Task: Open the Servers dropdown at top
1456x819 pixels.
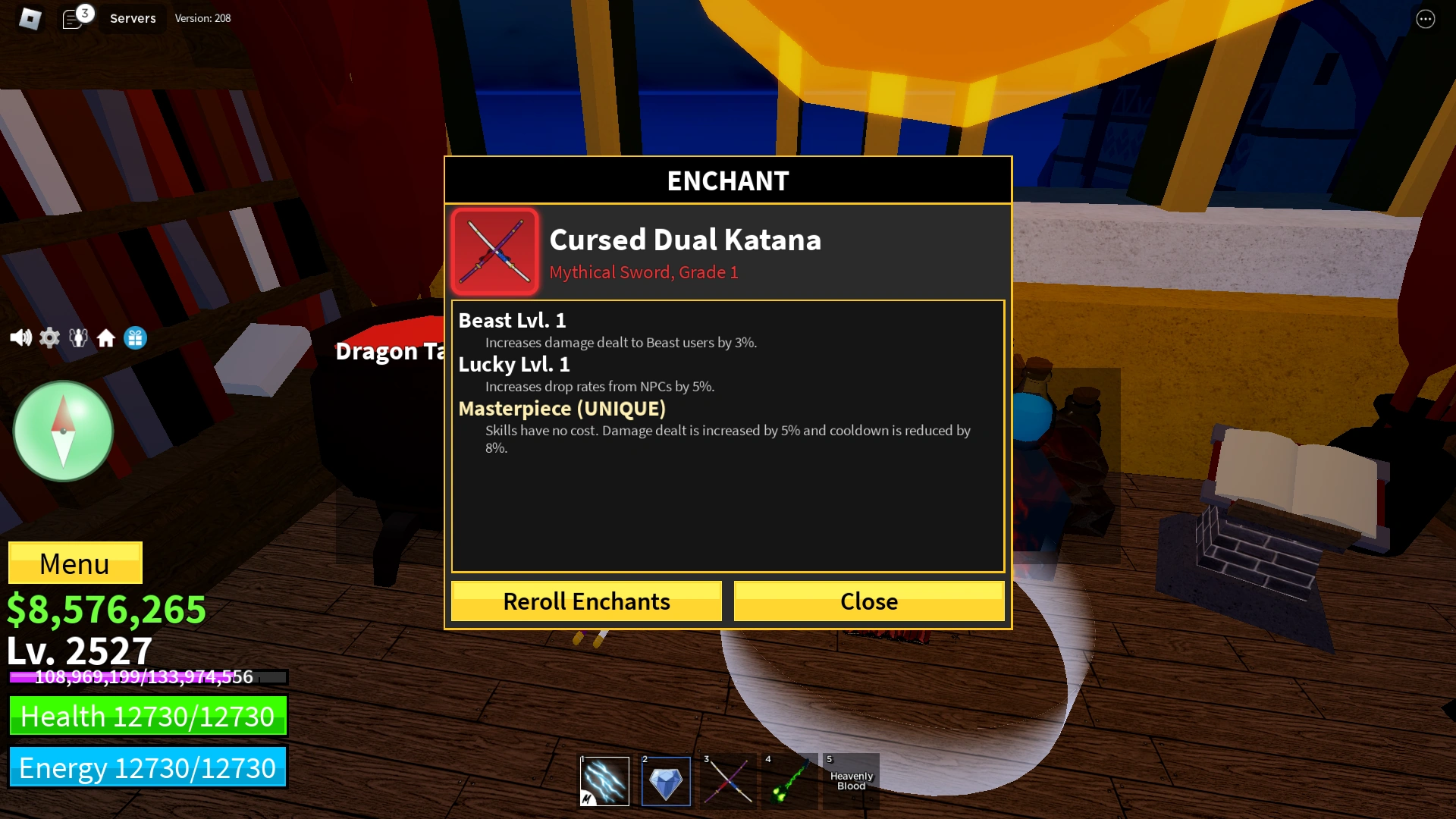Action: coord(132,18)
